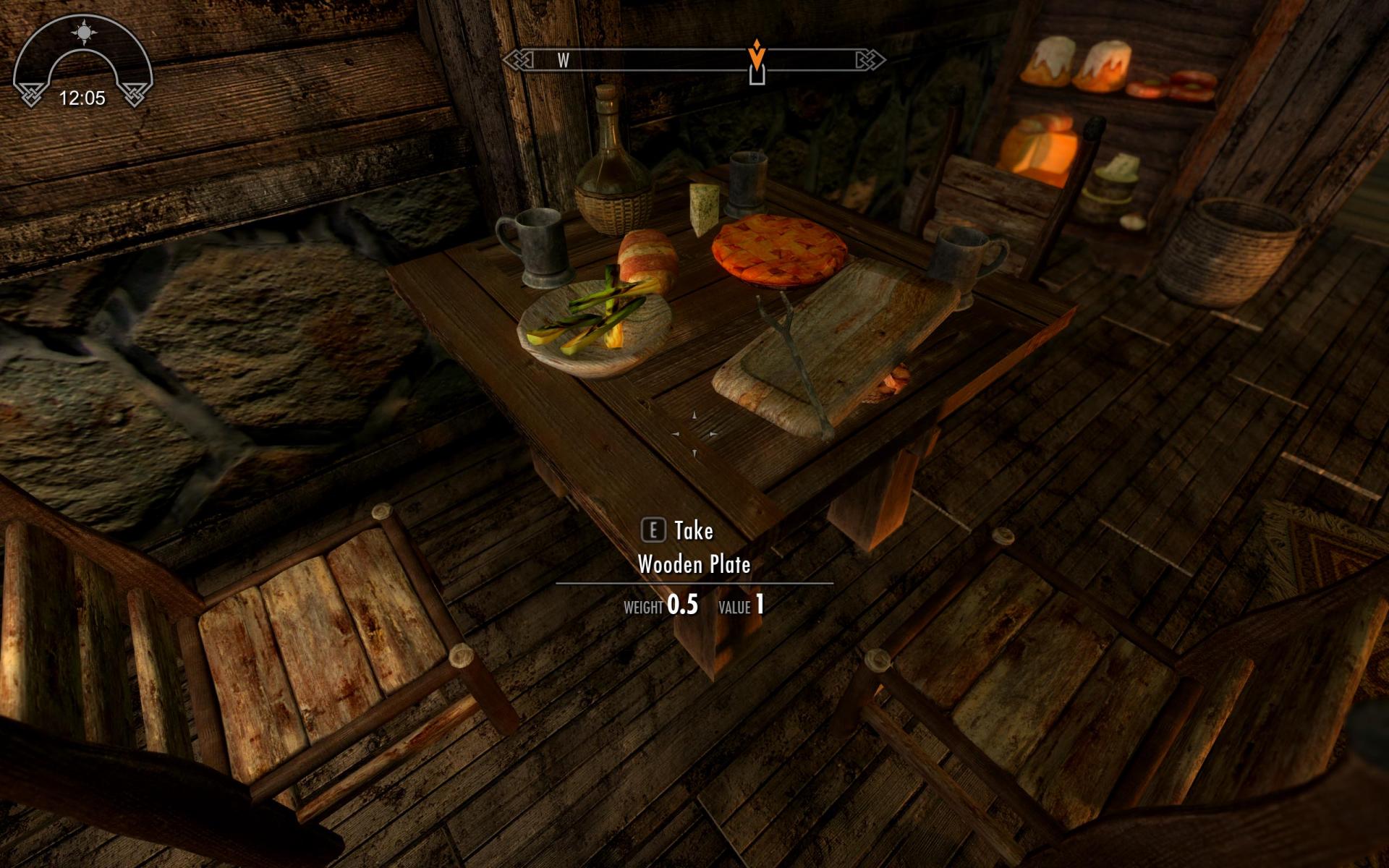Select the compass bar's W heading
The height and width of the screenshot is (868, 1389).
pyautogui.click(x=563, y=61)
